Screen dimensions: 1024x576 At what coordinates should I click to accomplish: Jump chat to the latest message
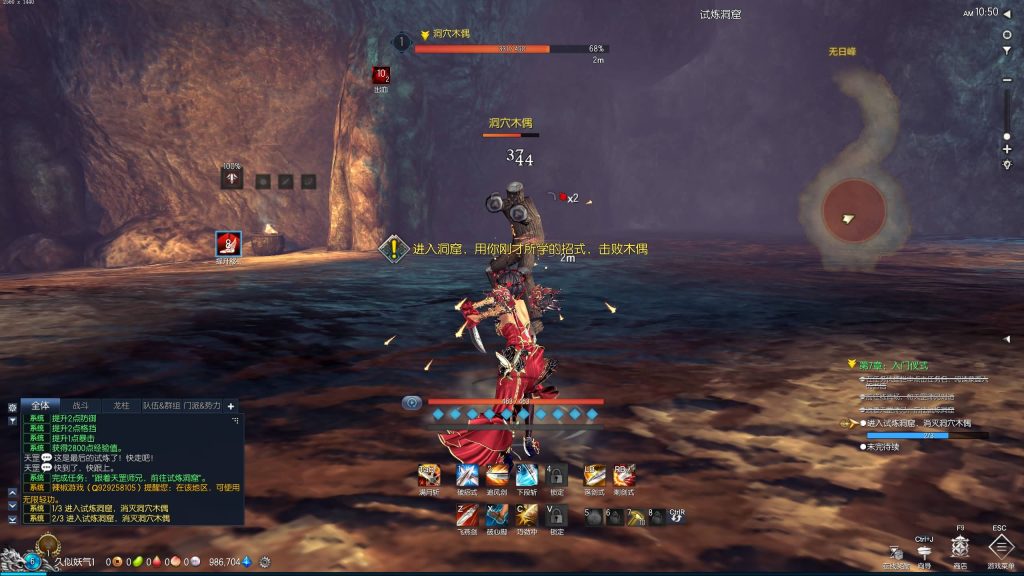tap(12, 519)
